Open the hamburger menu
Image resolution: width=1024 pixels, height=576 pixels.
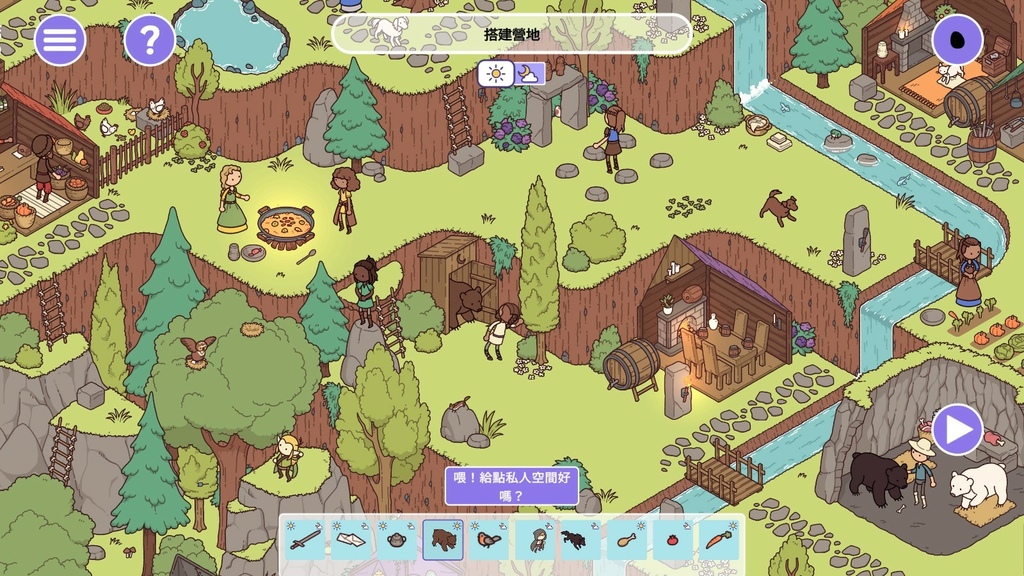(x=60, y=40)
